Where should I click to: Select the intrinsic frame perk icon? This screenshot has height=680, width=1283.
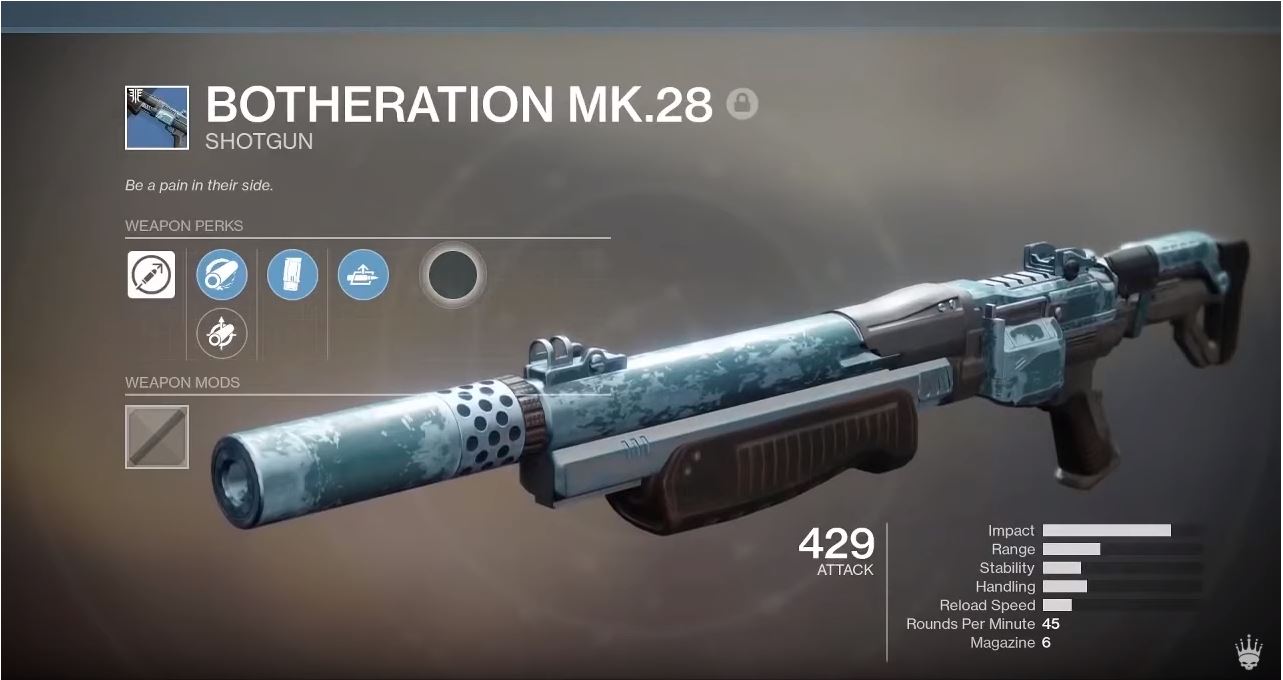tap(151, 274)
